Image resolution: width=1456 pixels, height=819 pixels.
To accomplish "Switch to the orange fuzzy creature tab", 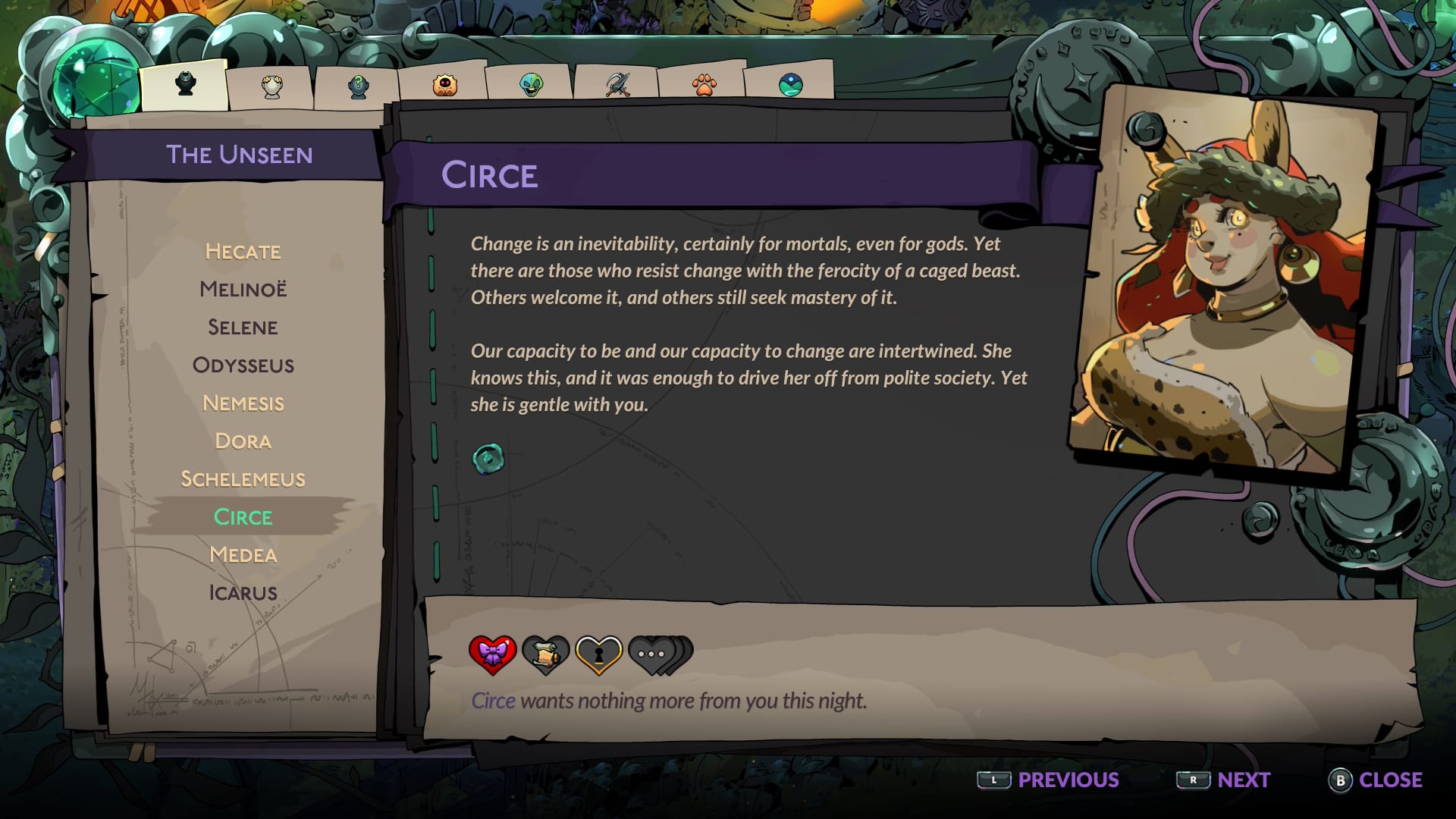I will 444,85.
